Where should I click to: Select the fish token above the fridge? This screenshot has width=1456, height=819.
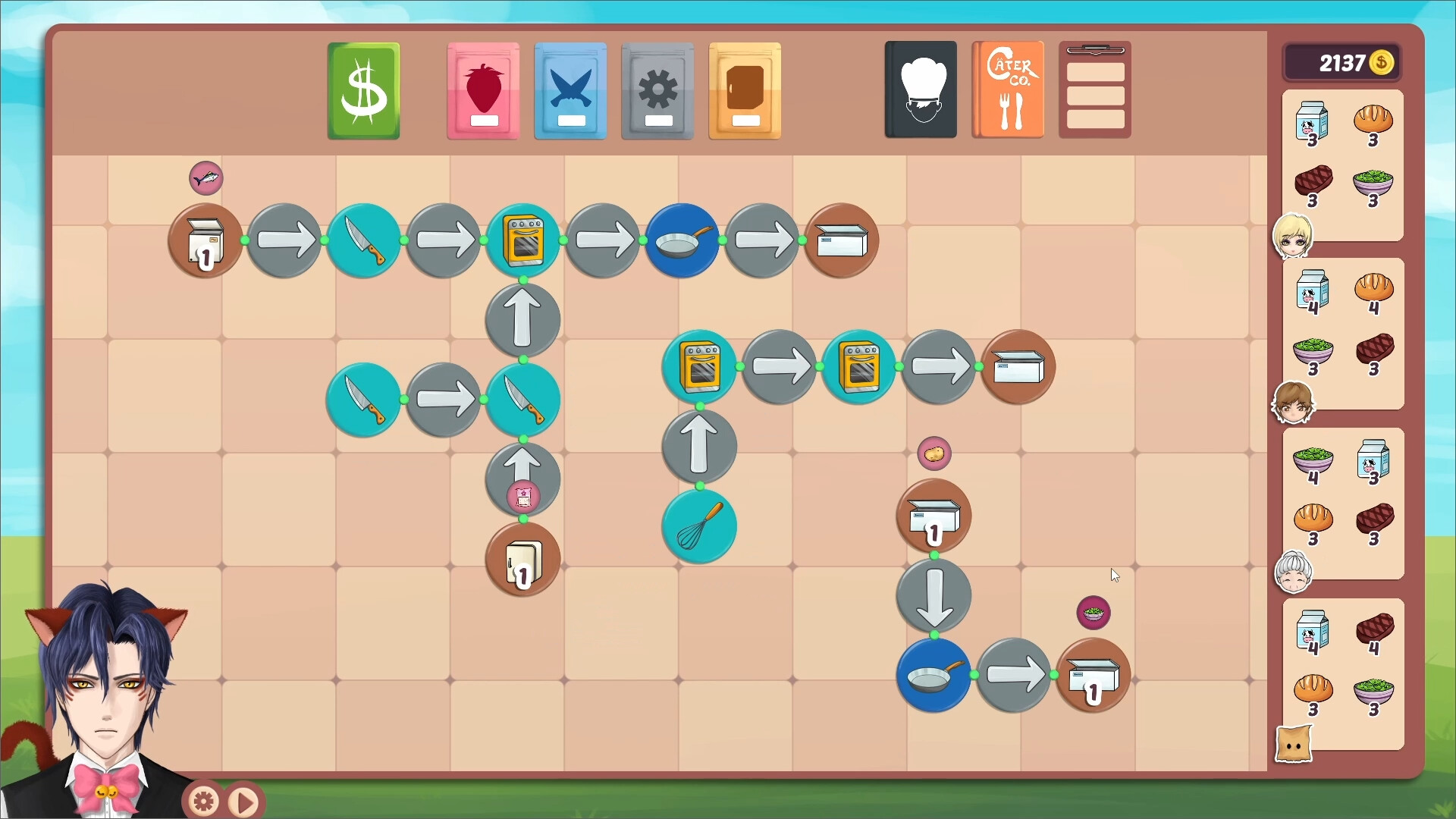[x=206, y=177]
